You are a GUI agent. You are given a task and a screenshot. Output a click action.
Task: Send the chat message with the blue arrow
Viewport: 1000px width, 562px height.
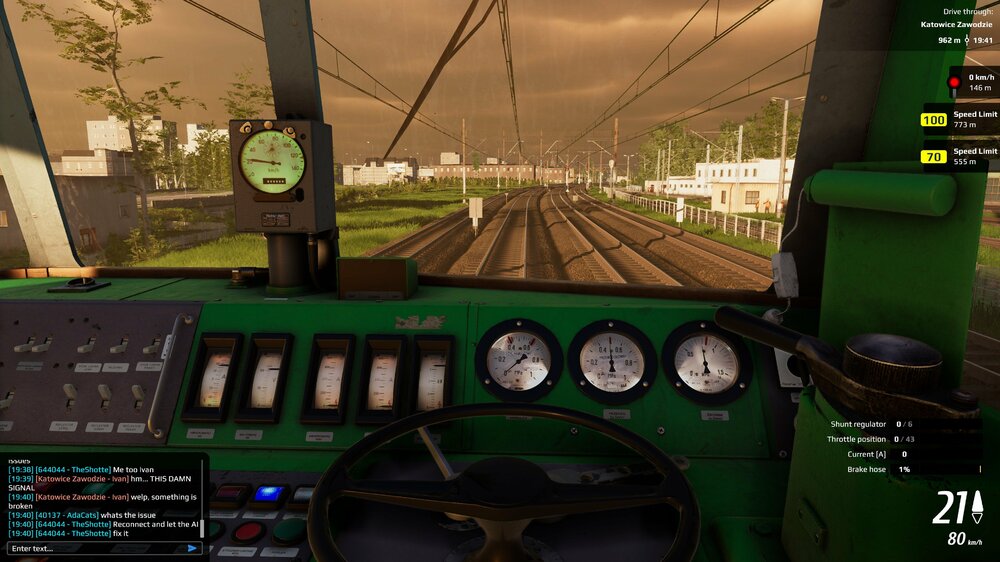pyautogui.click(x=192, y=548)
